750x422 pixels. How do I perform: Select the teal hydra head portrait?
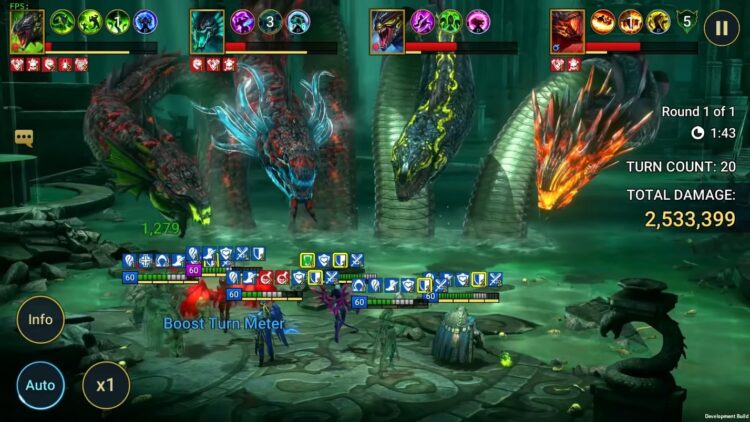(207, 31)
